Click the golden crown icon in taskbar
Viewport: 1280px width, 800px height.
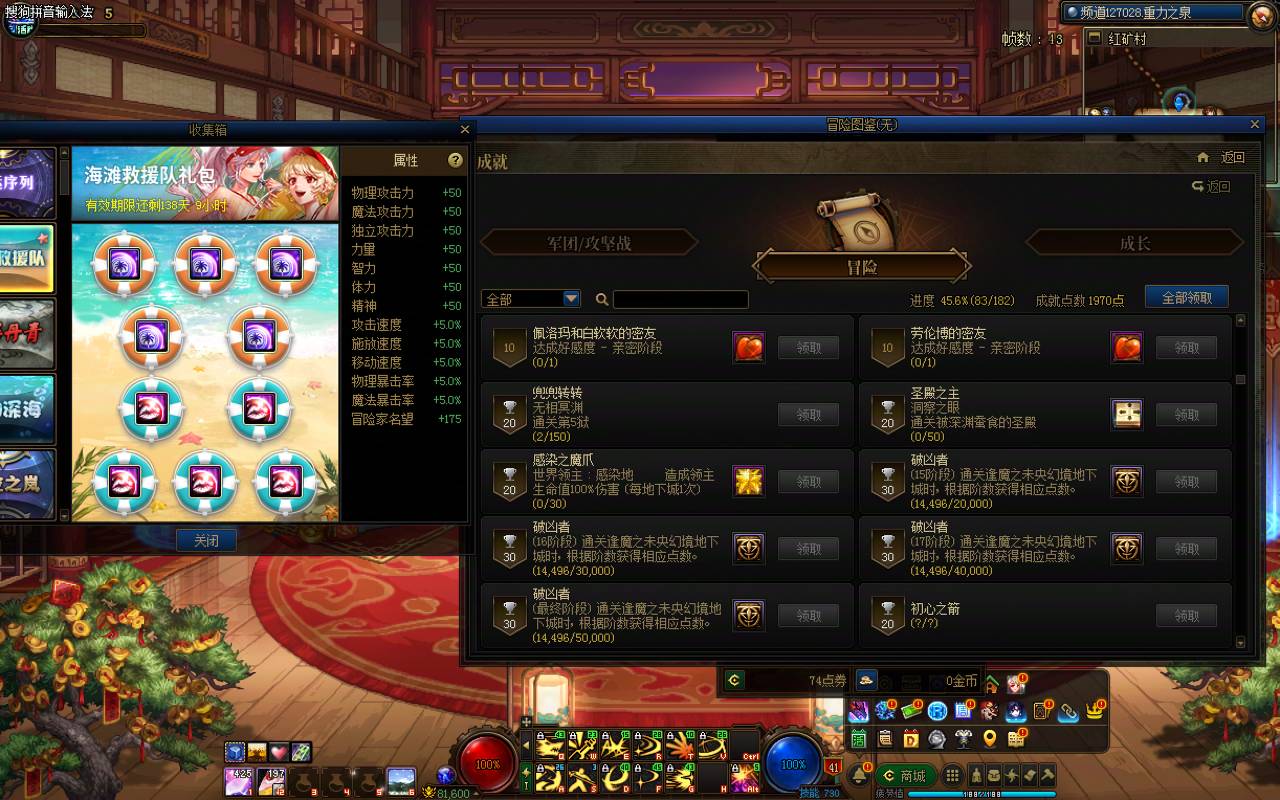tap(1094, 710)
